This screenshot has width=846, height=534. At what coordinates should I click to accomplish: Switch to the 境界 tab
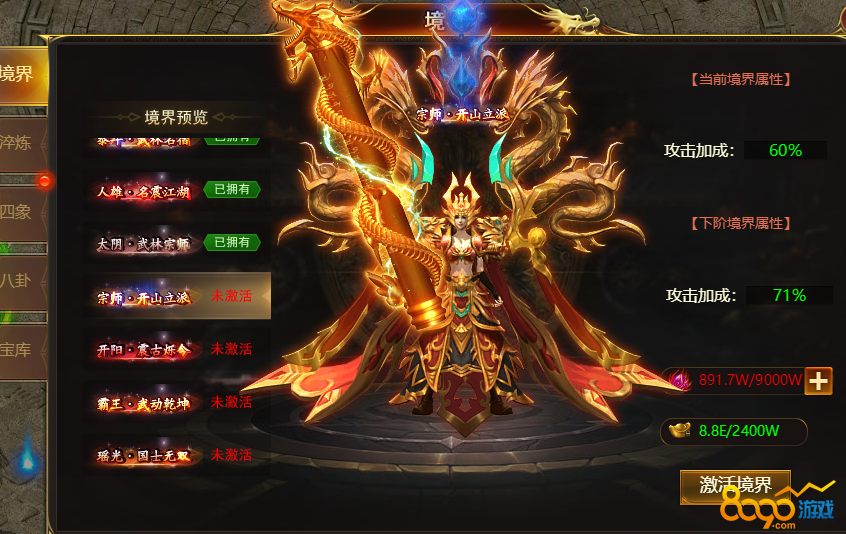point(20,74)
